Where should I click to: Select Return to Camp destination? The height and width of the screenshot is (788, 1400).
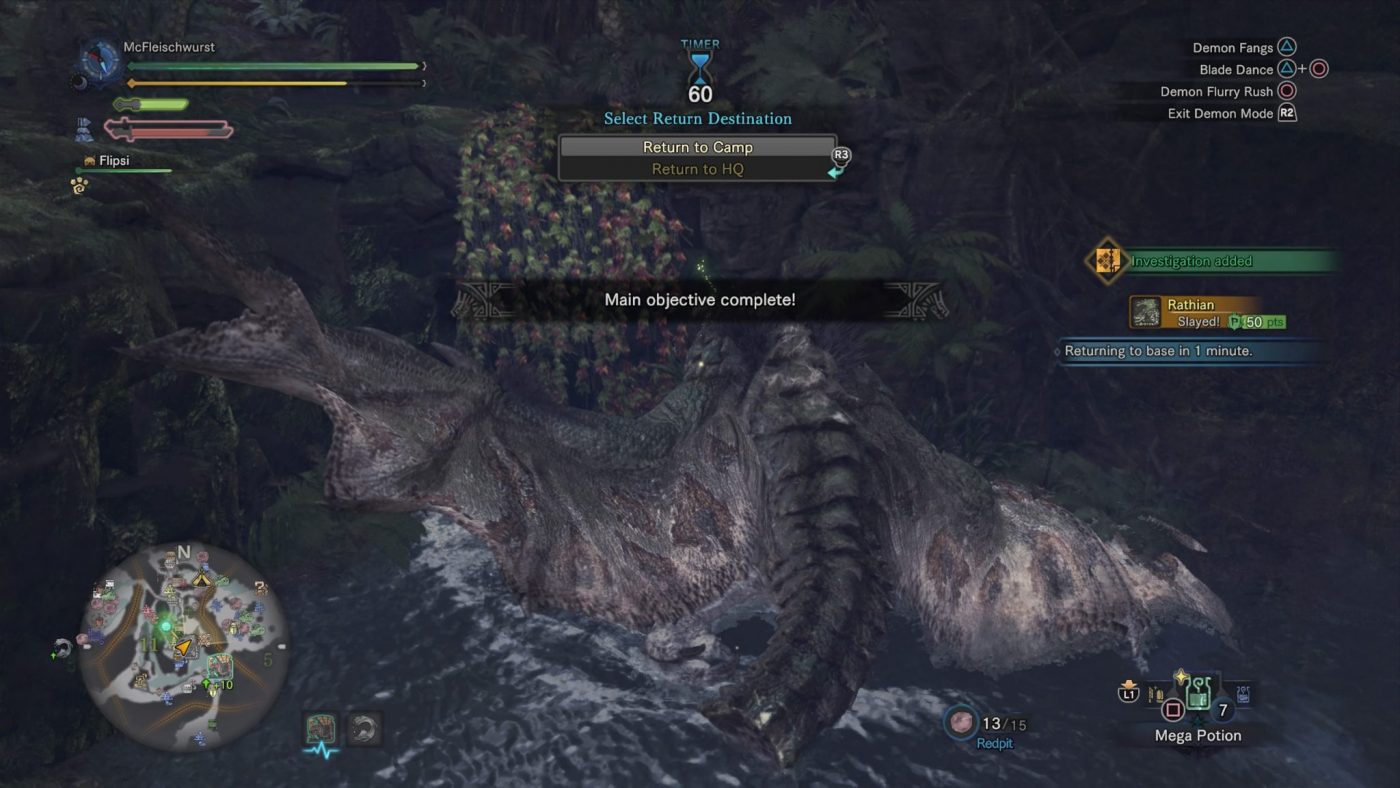point(697,147)
